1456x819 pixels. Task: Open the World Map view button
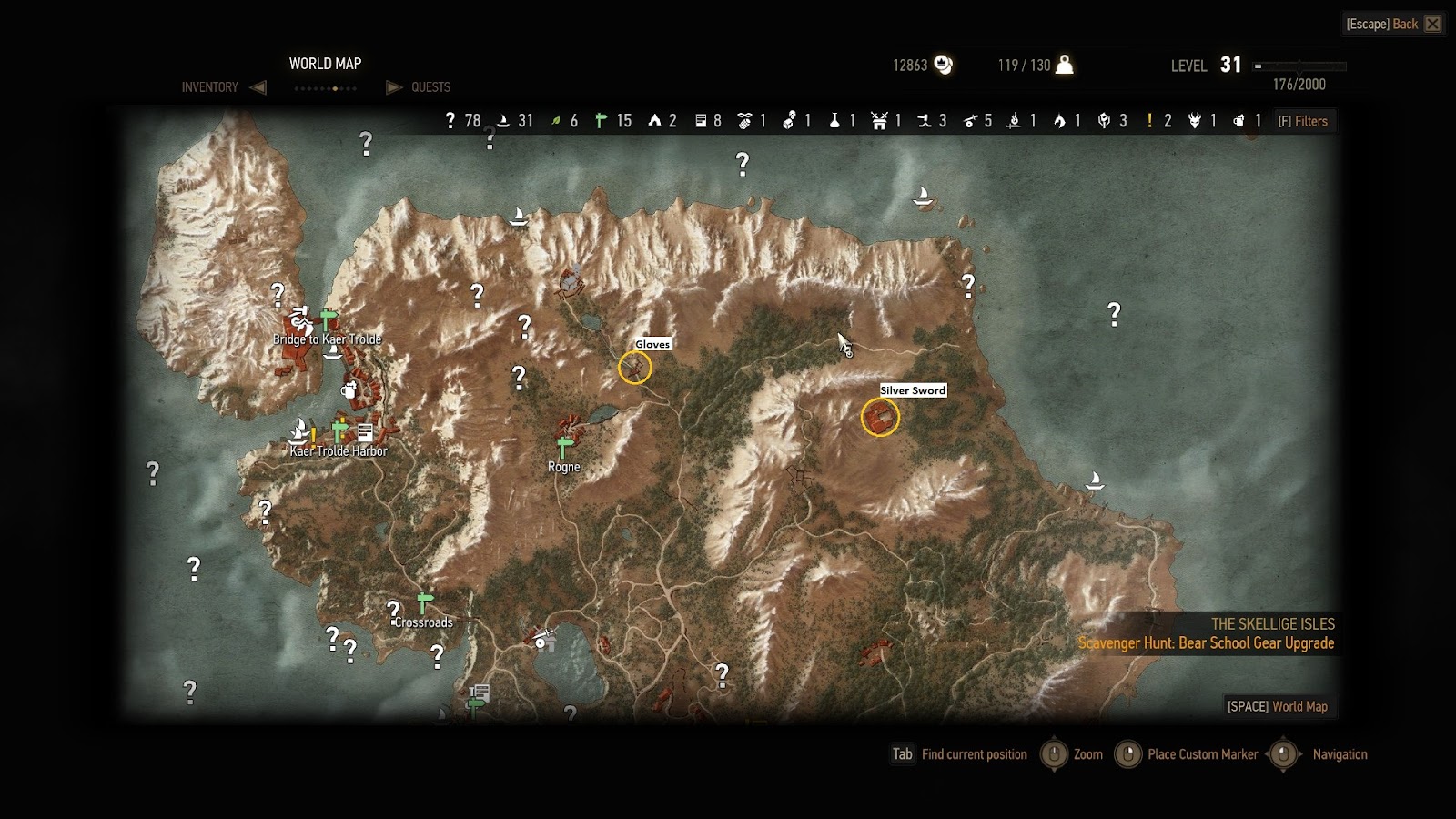pos(1277,706)
